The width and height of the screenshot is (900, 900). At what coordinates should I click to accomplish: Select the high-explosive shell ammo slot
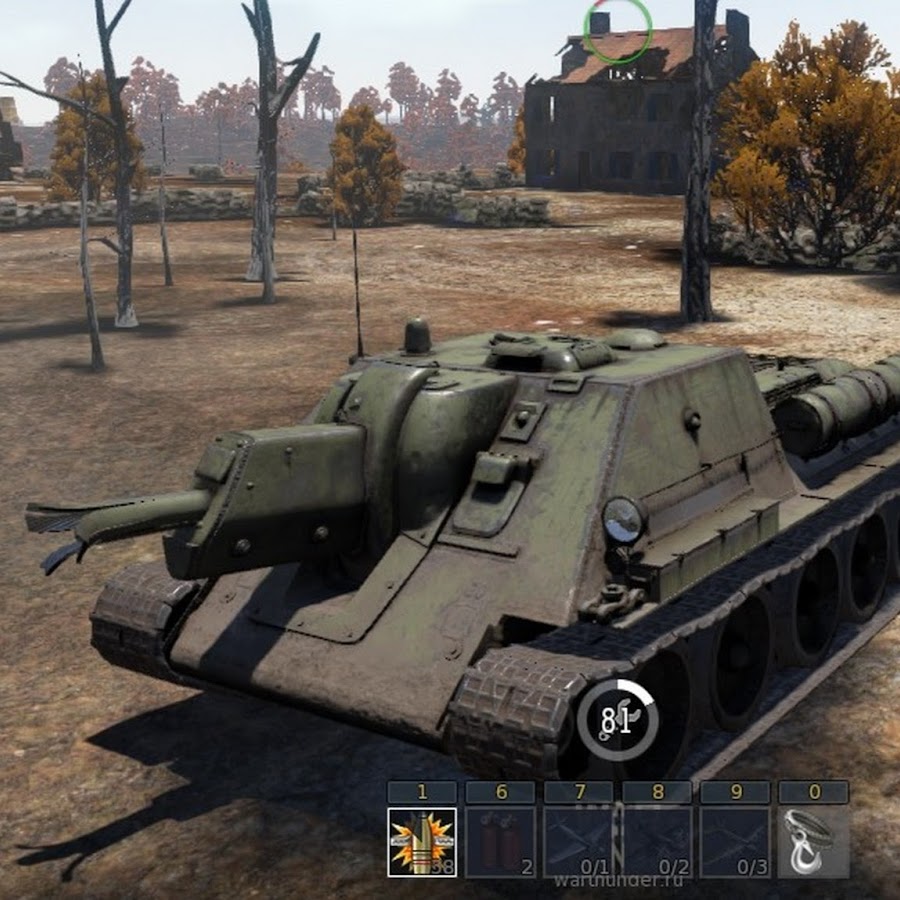(x=422, y=842)
